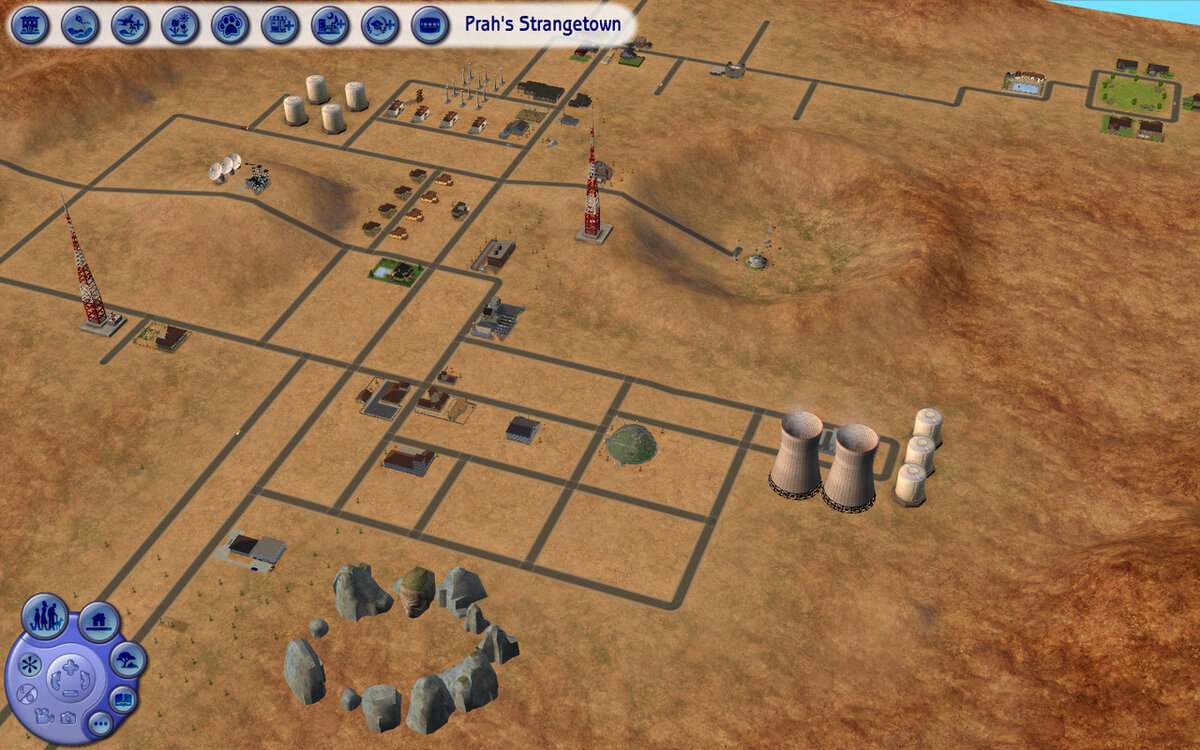Image resolution: width=1200 pixels, height=750 pixels.
Task: Open the paw print pets icon
Action: point(230,24)
